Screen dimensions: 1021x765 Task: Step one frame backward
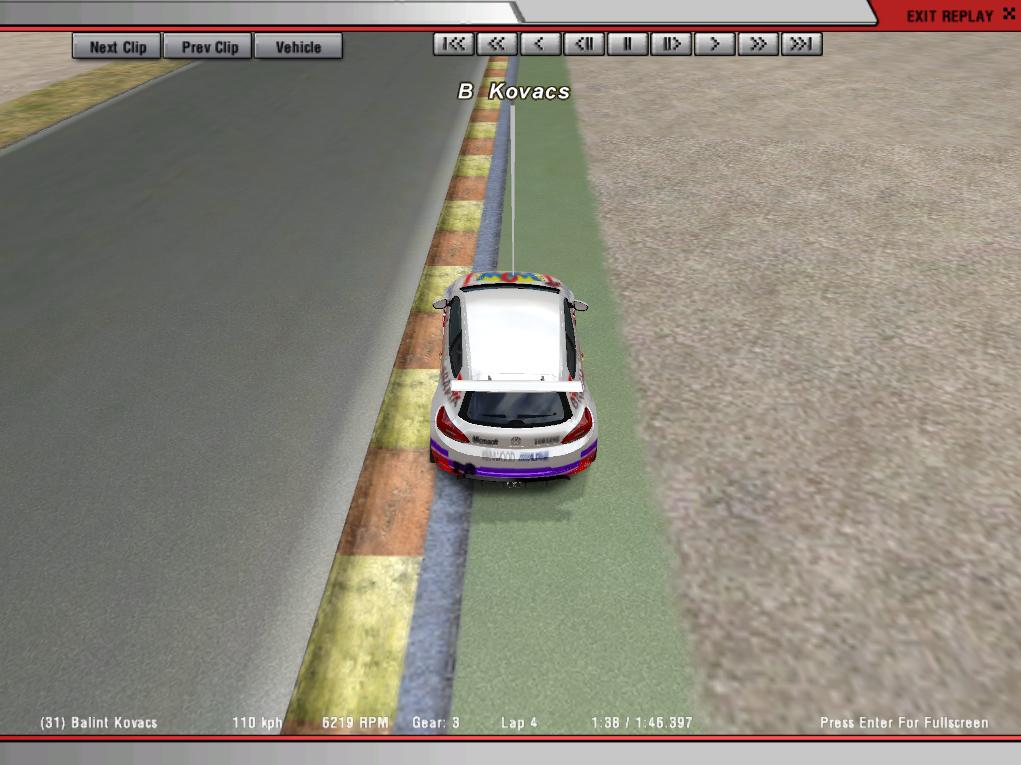pyautogui.click(x=584, y=44)
